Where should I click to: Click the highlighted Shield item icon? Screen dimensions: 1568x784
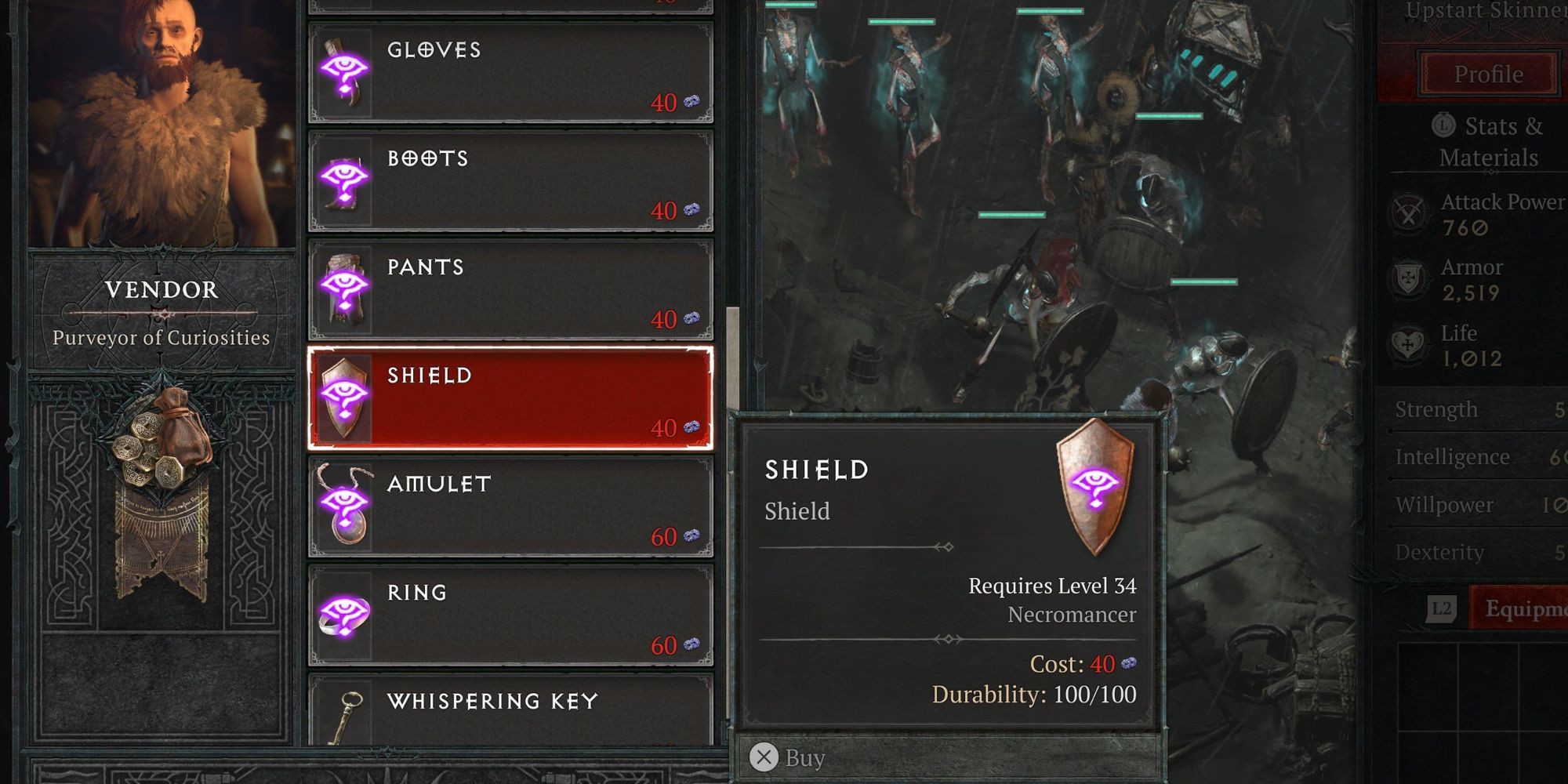pos(345,398)
